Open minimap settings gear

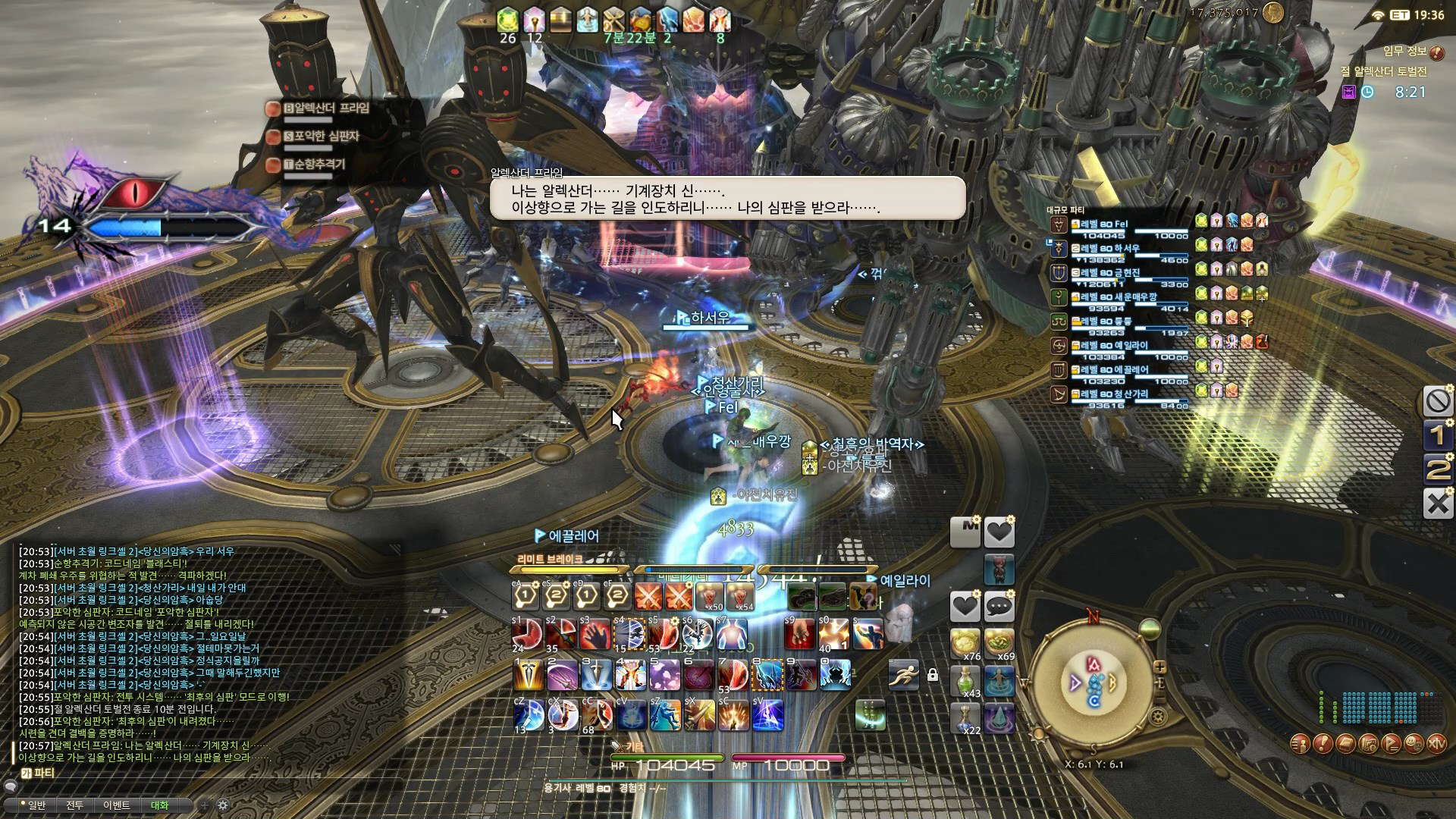[x=1158, y=716]
